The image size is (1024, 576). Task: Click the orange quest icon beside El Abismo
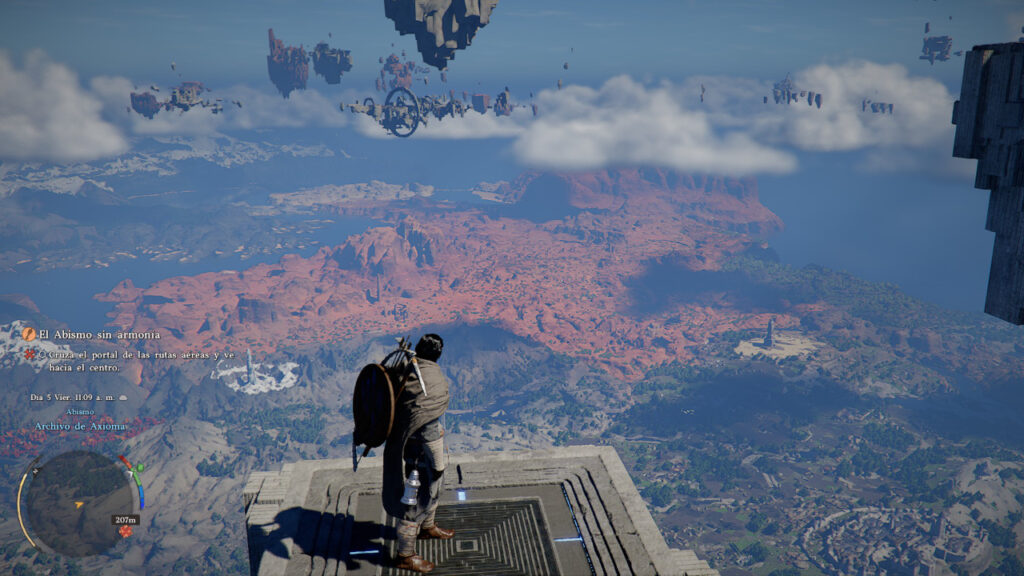[x=29, y=334]
